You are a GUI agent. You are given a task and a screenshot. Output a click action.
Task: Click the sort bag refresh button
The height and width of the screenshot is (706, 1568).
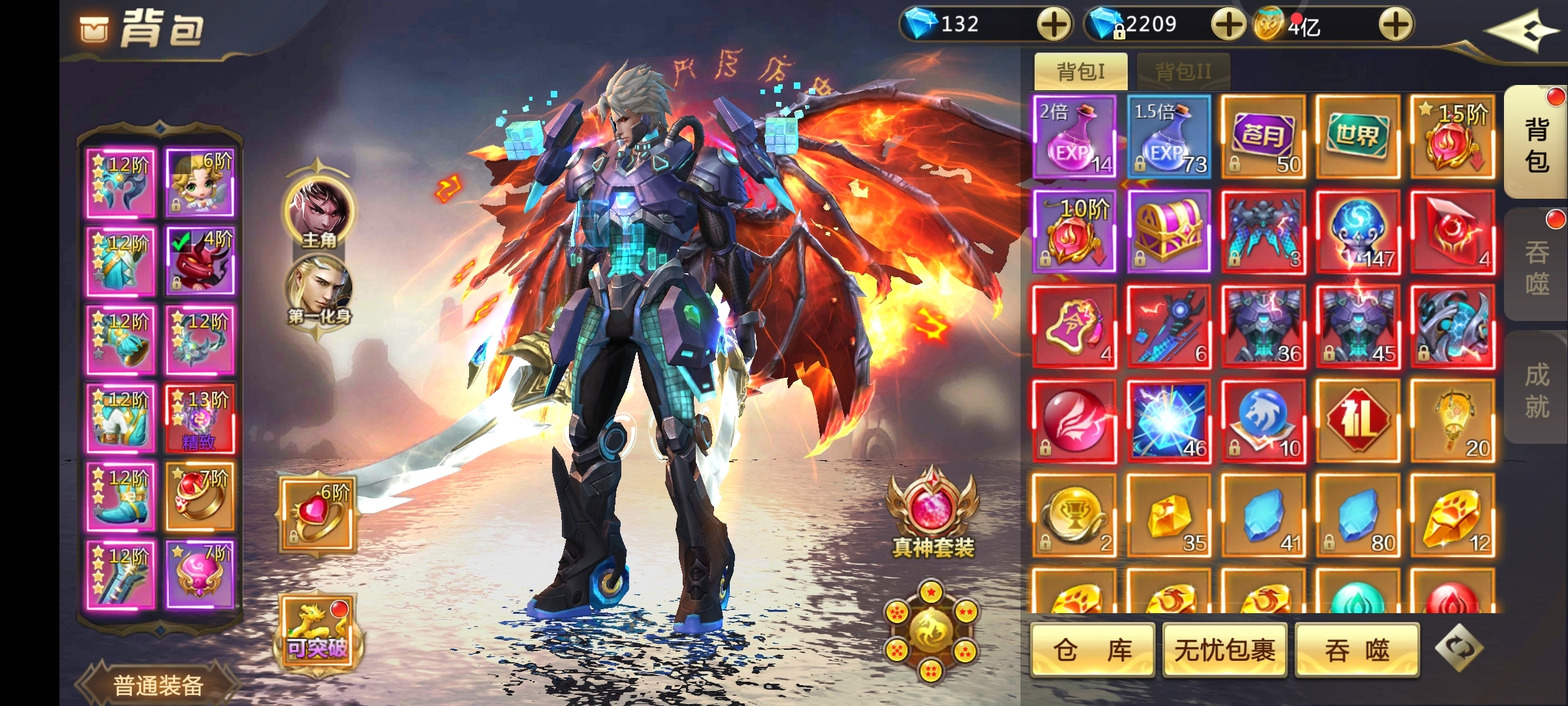1459,648
